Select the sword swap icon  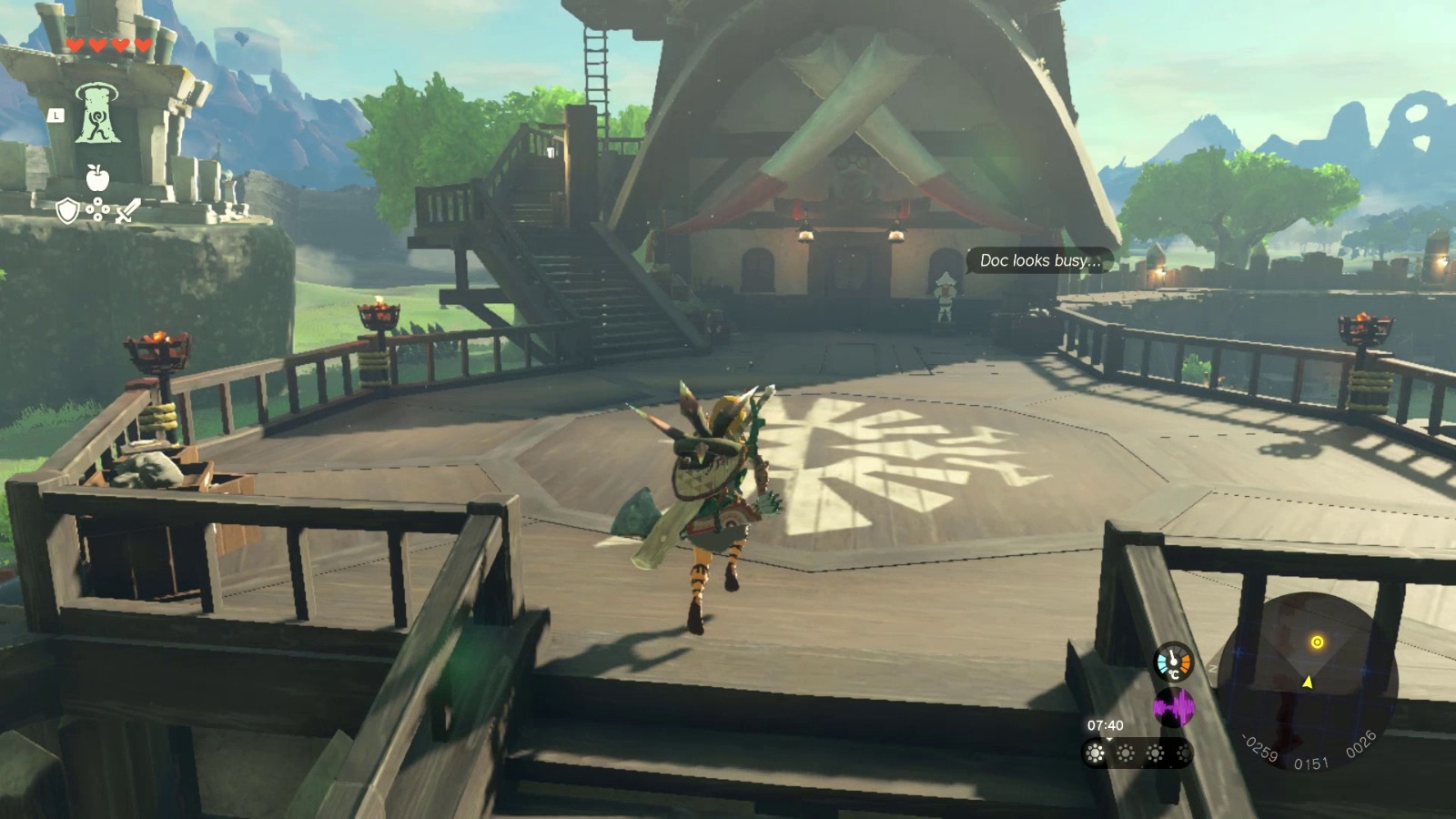coord(127,212)
